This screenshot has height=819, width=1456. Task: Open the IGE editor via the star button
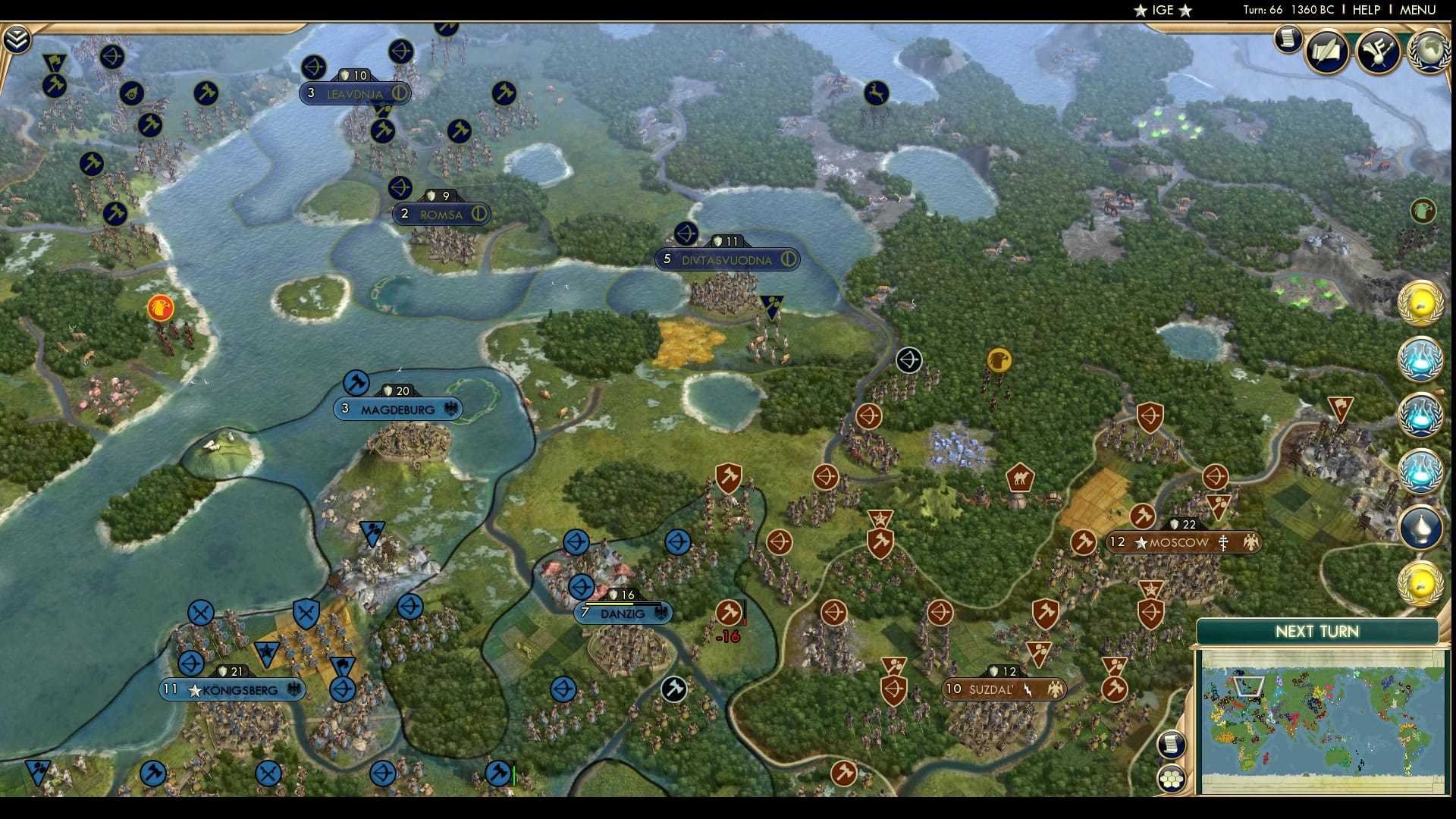tap(1159, 11)
